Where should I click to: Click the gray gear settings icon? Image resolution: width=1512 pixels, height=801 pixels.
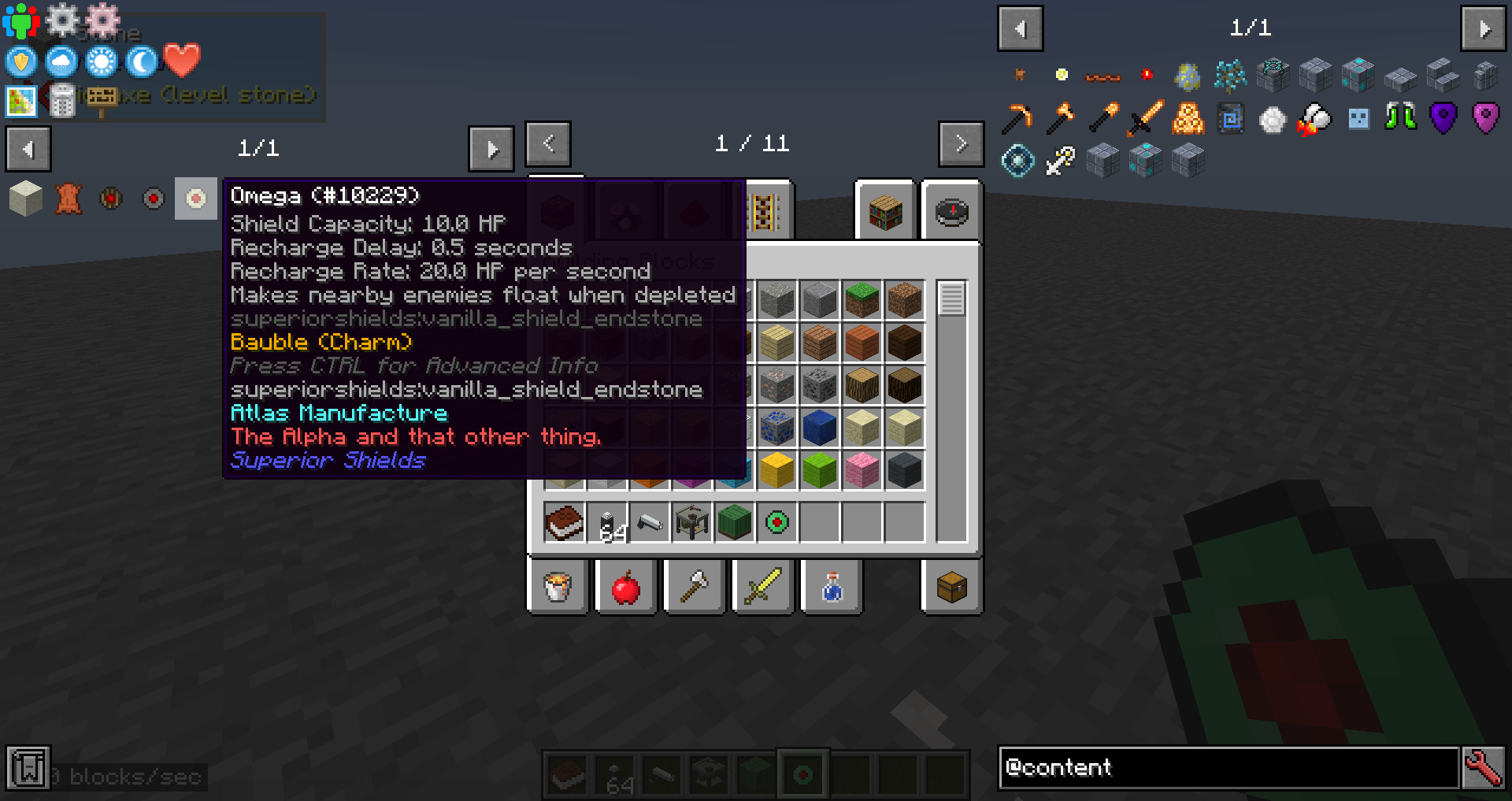[62, 20]
